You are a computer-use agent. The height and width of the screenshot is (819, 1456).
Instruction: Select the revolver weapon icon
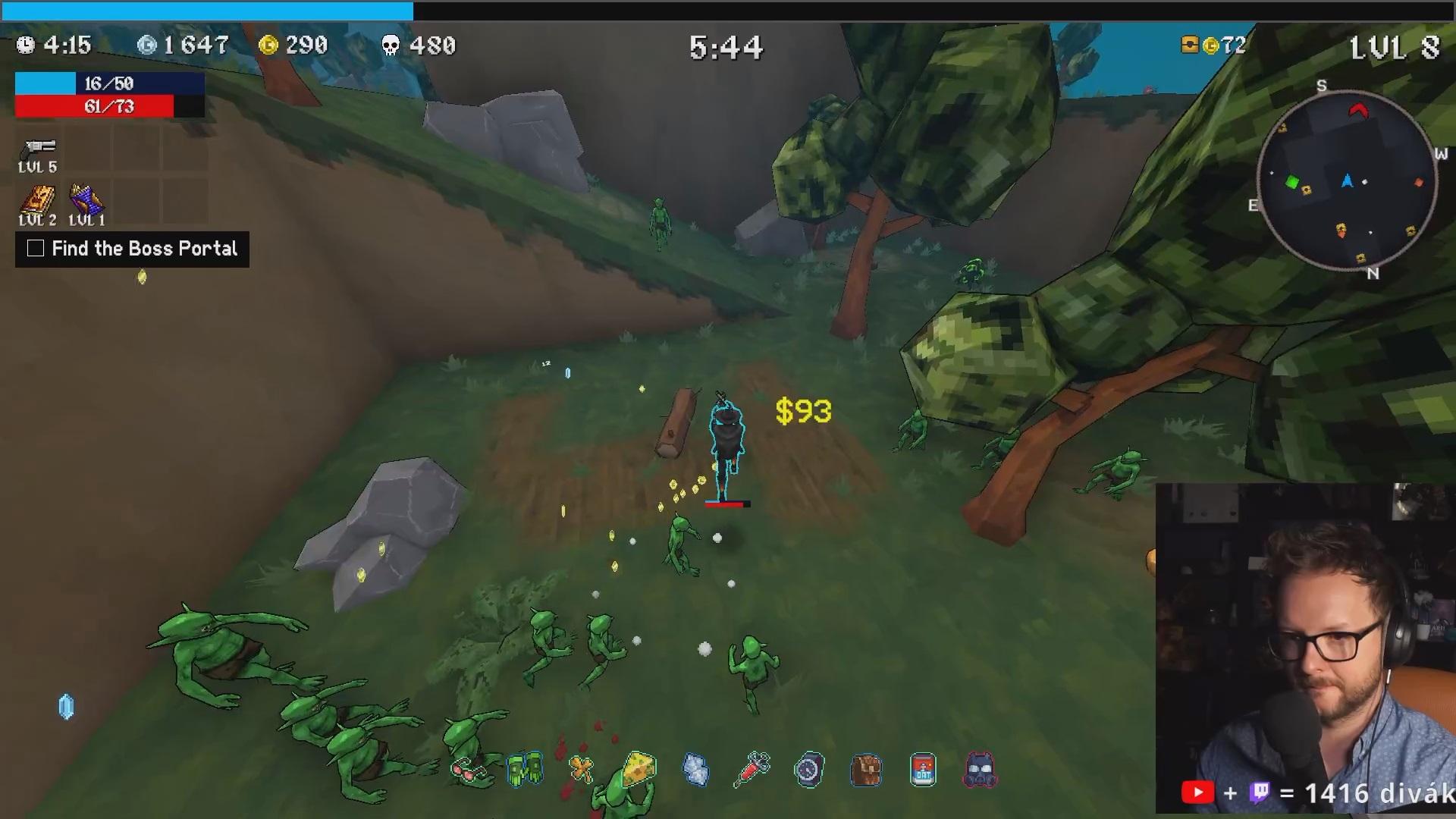click(x=39, y=147)
